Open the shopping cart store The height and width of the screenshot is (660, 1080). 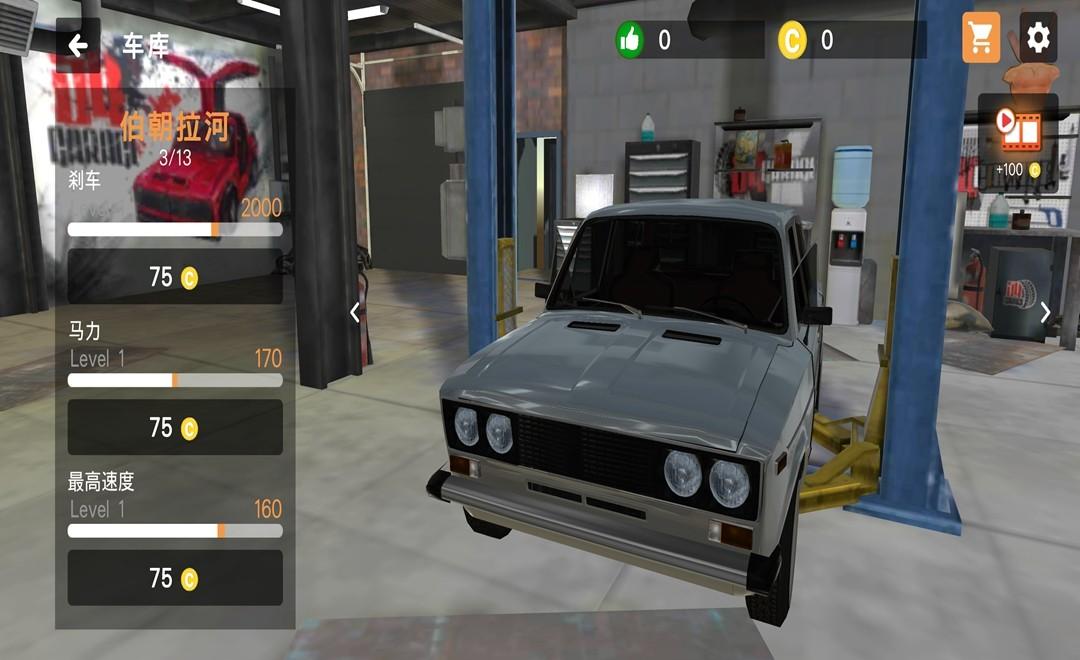click(981, 38)
